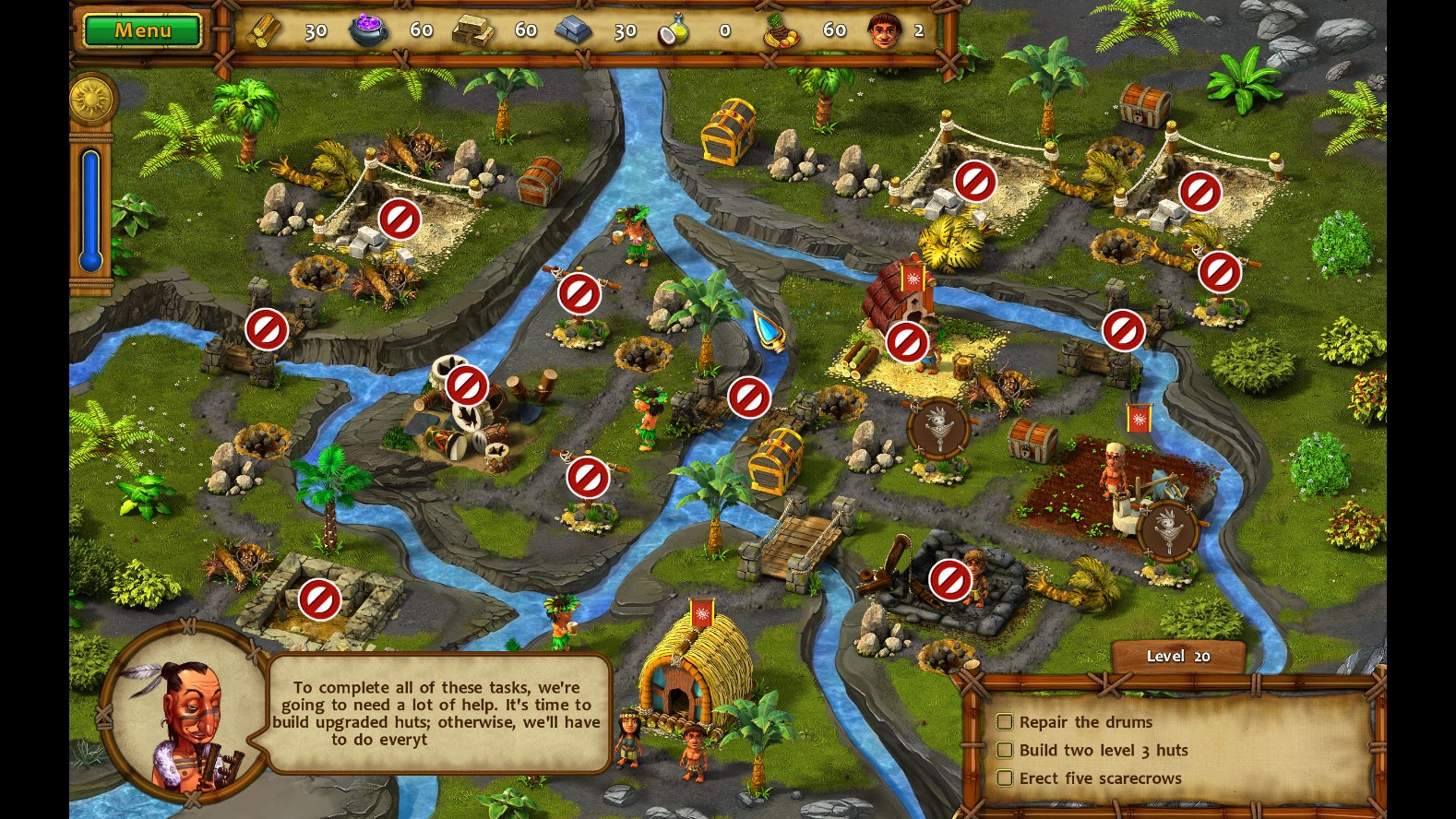This screenshot has height=819, width=1456.
Task: Open the Menu
Action: (x=140, y=29)
